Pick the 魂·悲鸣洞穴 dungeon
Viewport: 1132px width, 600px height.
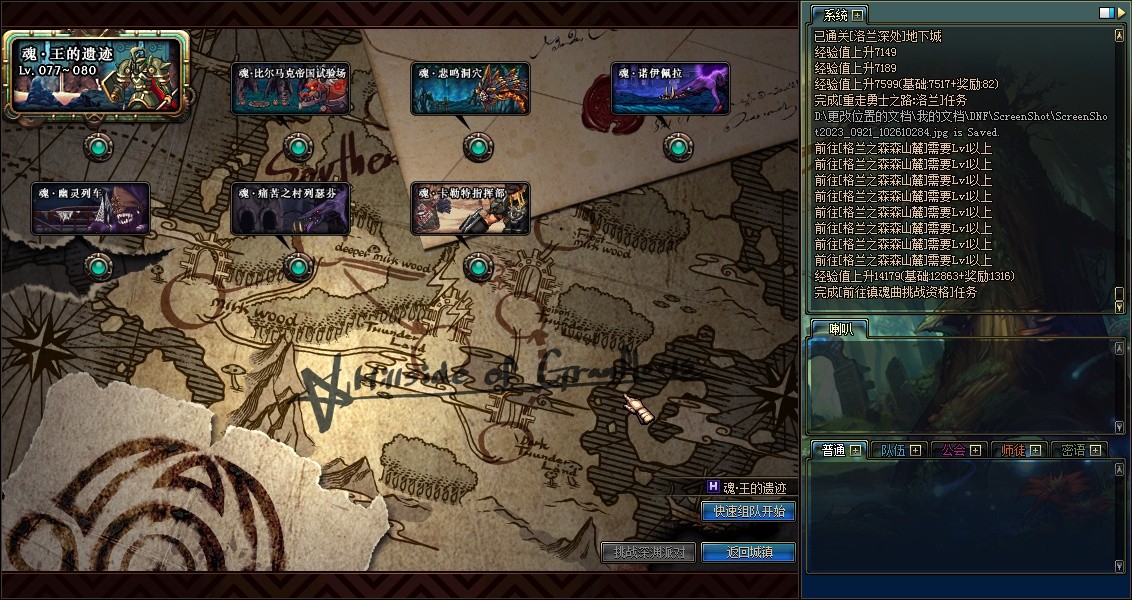[470, 89]
